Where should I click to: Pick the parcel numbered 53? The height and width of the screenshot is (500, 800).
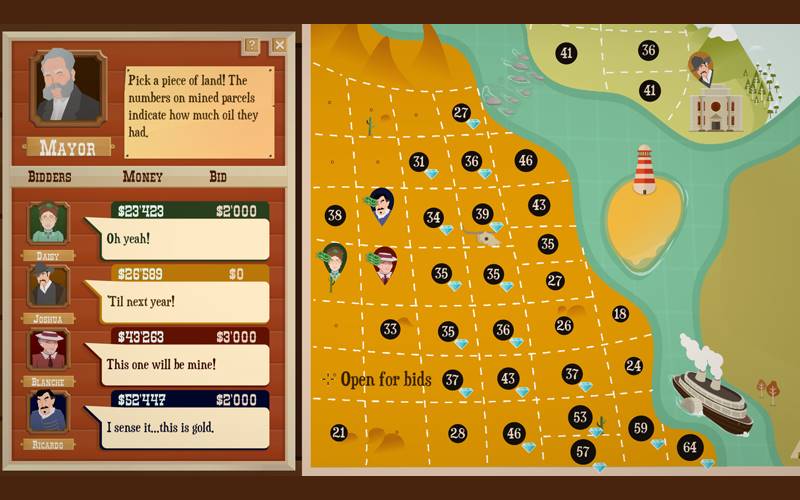click(579, 416)
